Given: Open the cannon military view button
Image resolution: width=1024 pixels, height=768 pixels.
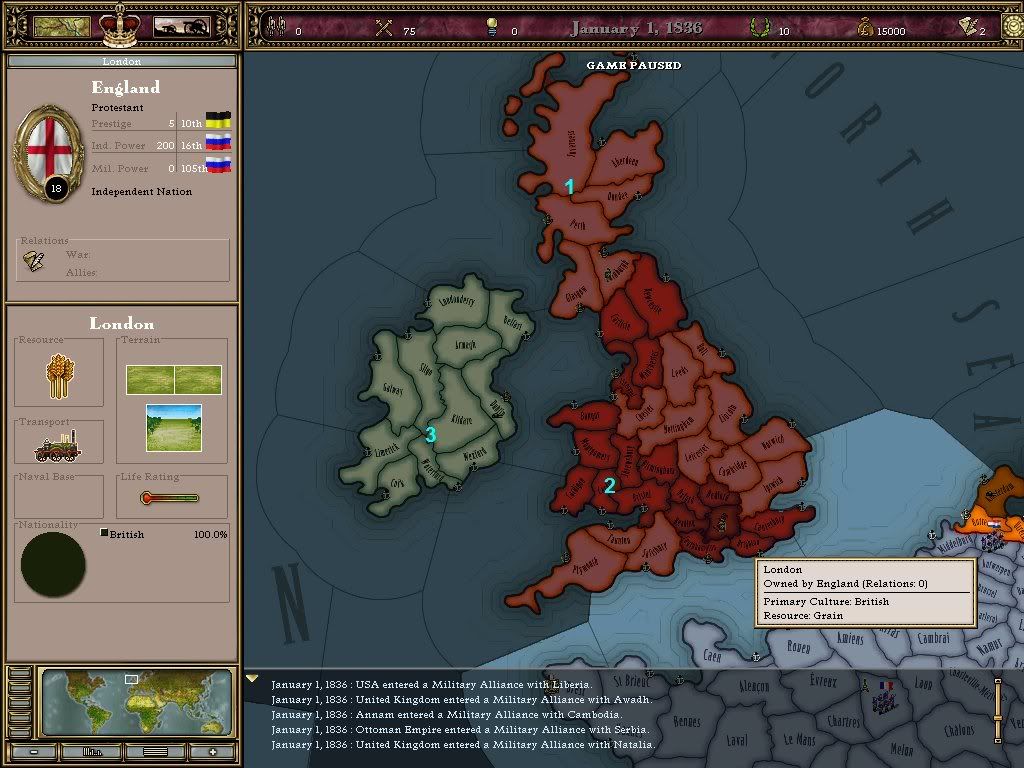Looking at the screenshot, I should [x=180, y=27].
